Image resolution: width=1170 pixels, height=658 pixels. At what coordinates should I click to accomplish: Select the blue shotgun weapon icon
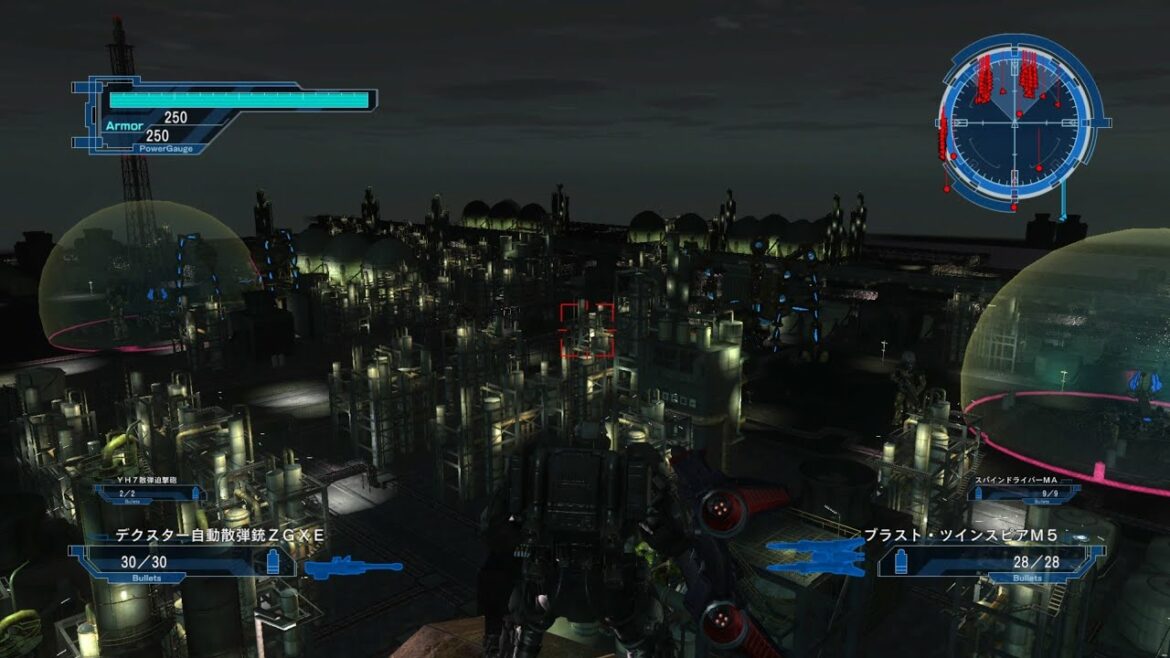pyautogui.click(x=353, y=568)
